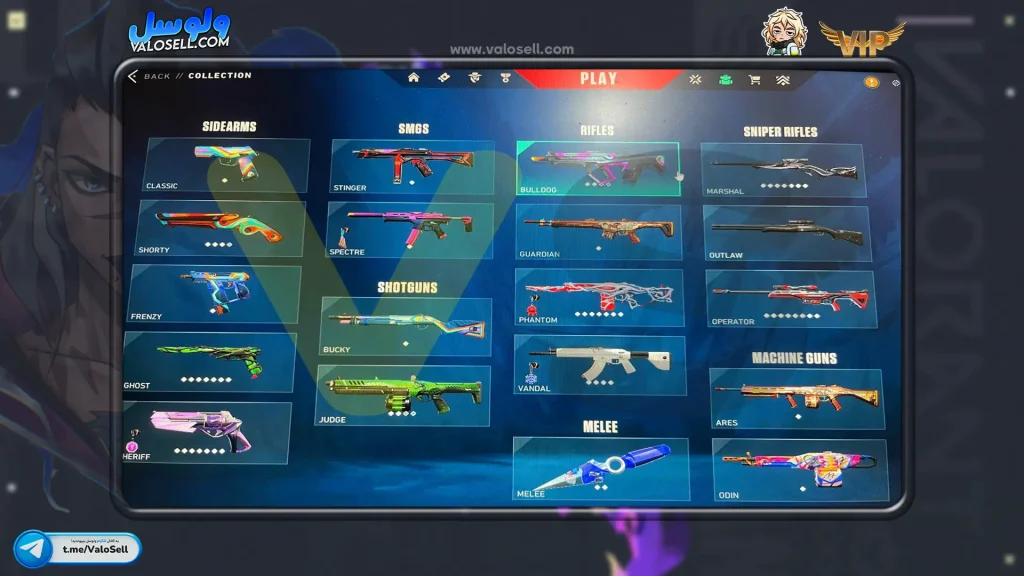
Task: Open the Melee knife tile
Action: click(x=601, y=468)
